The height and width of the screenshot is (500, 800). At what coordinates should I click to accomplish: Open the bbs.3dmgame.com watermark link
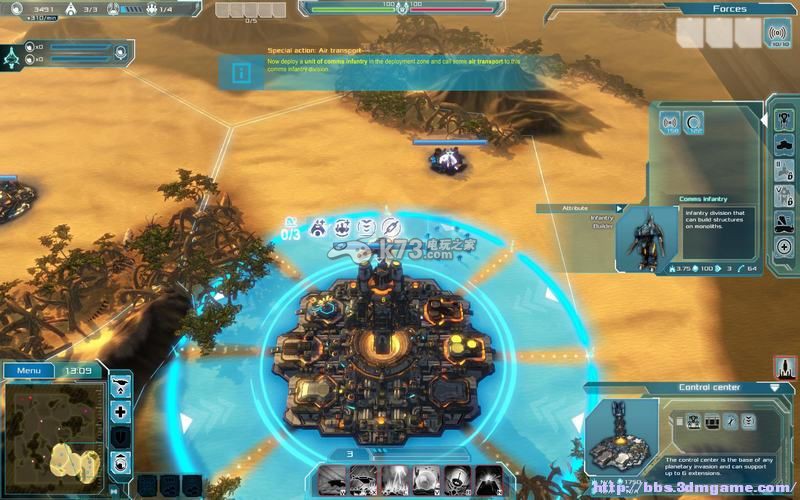coord(689,489)
